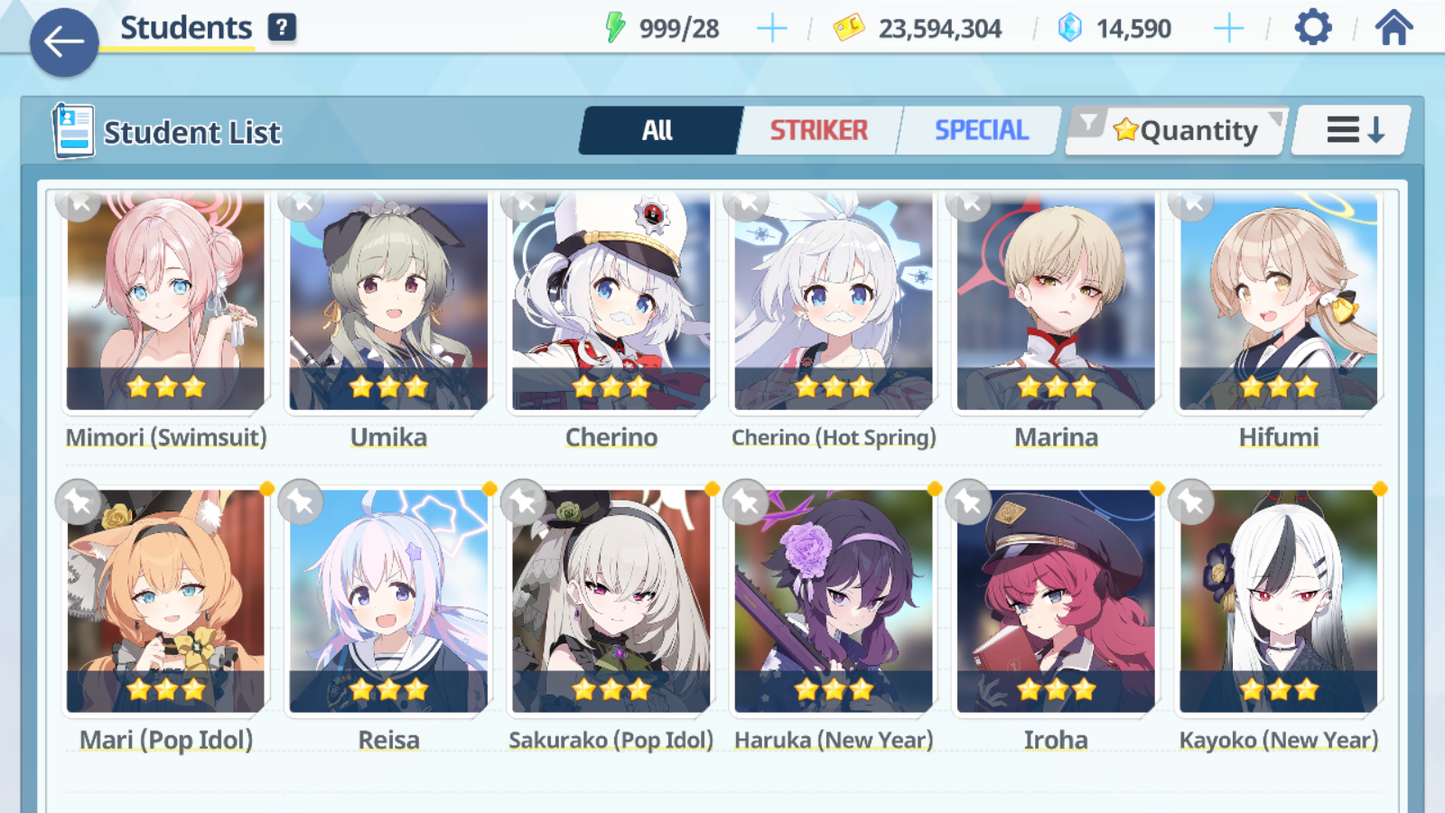This screenshot has height=813, width=1445.
Task: Go back using the arrow button
Action: pos(64,42)
